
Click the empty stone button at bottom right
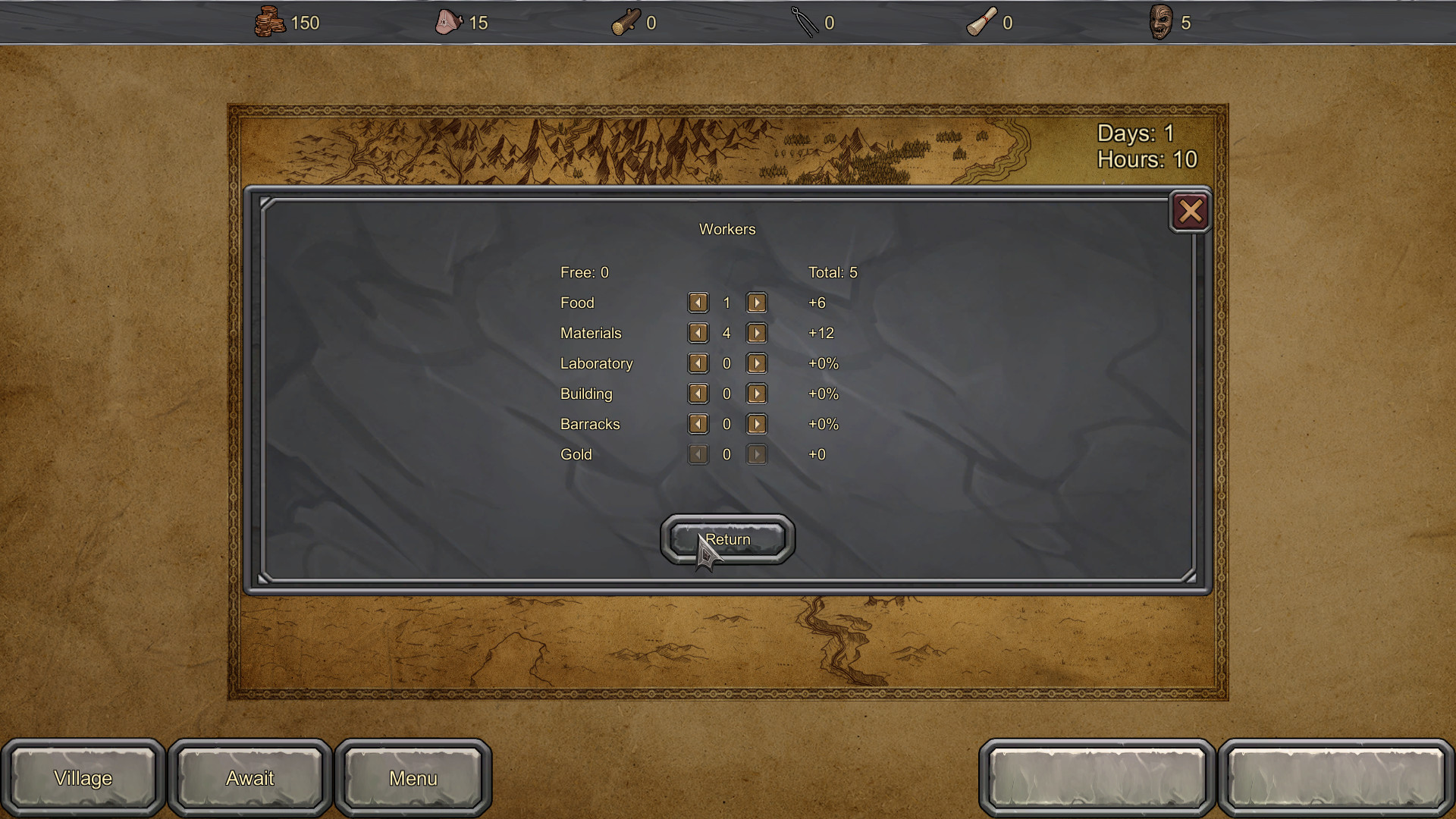1335,778
